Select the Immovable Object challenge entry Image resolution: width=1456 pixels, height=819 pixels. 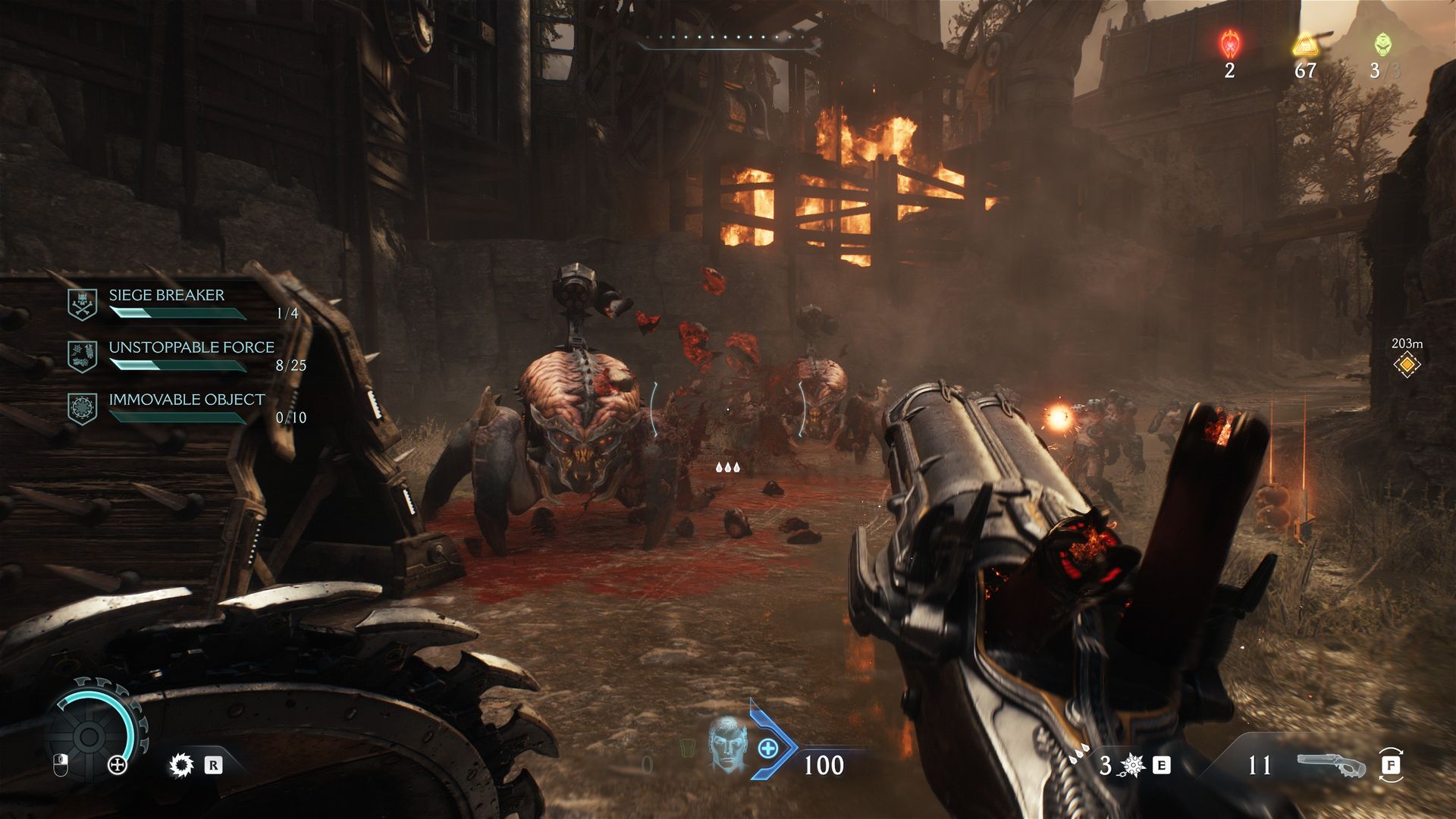pyautogui.click(x=187, y=400)
